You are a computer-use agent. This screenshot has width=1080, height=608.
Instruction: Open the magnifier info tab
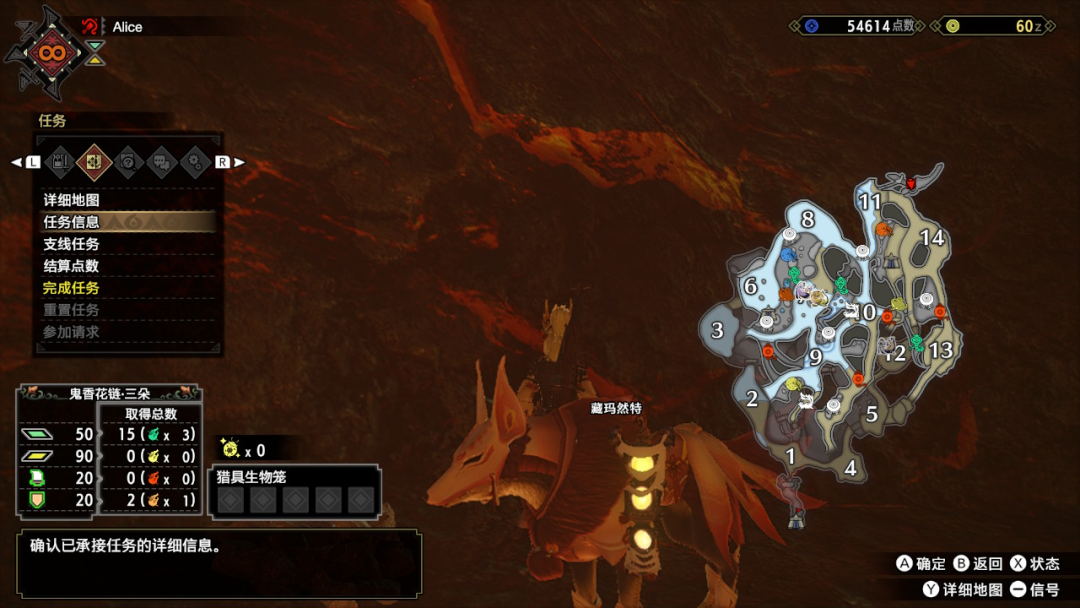coord(128,161)
